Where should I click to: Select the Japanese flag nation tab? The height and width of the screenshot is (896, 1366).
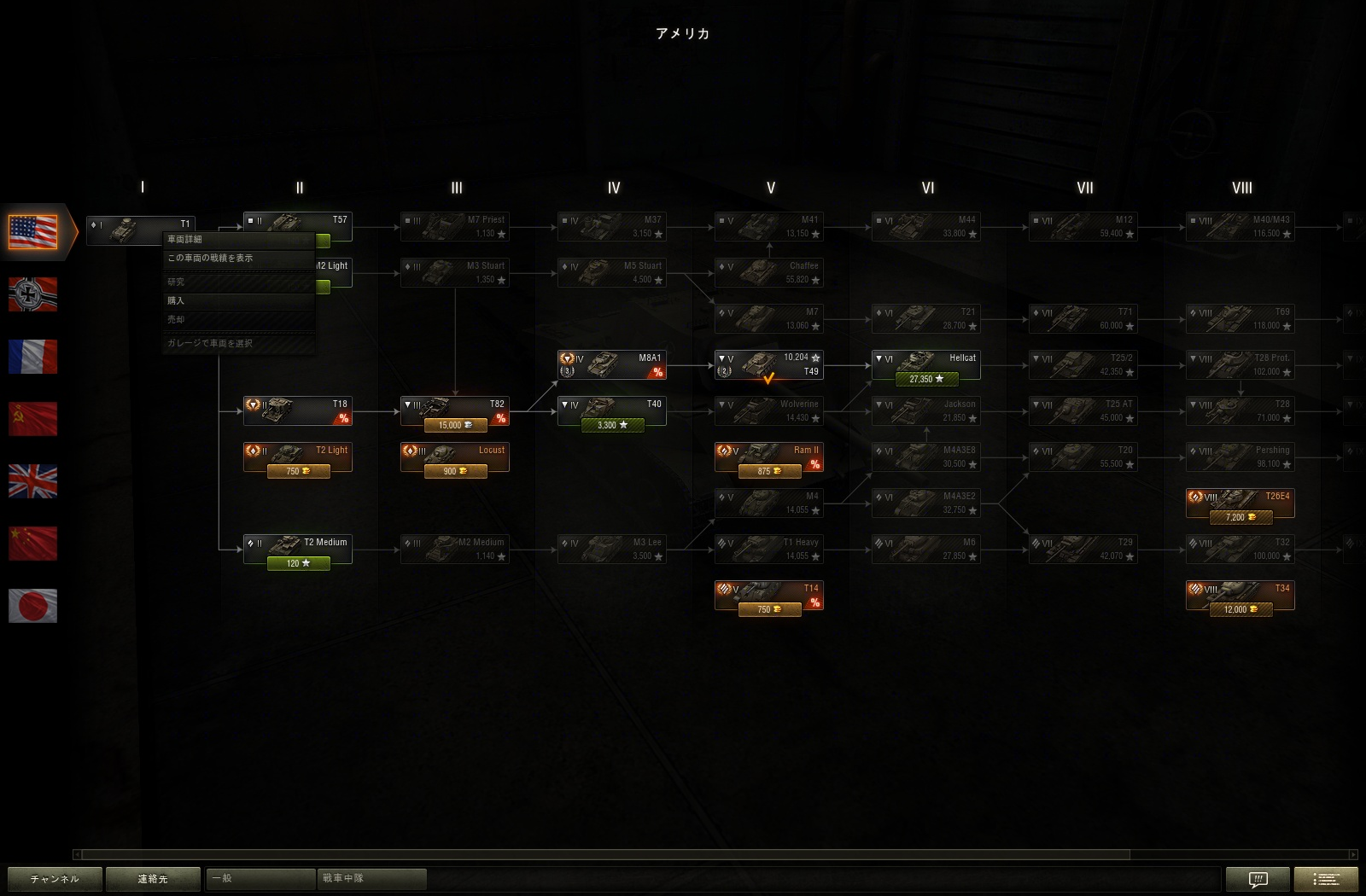[x=32, y=606]
